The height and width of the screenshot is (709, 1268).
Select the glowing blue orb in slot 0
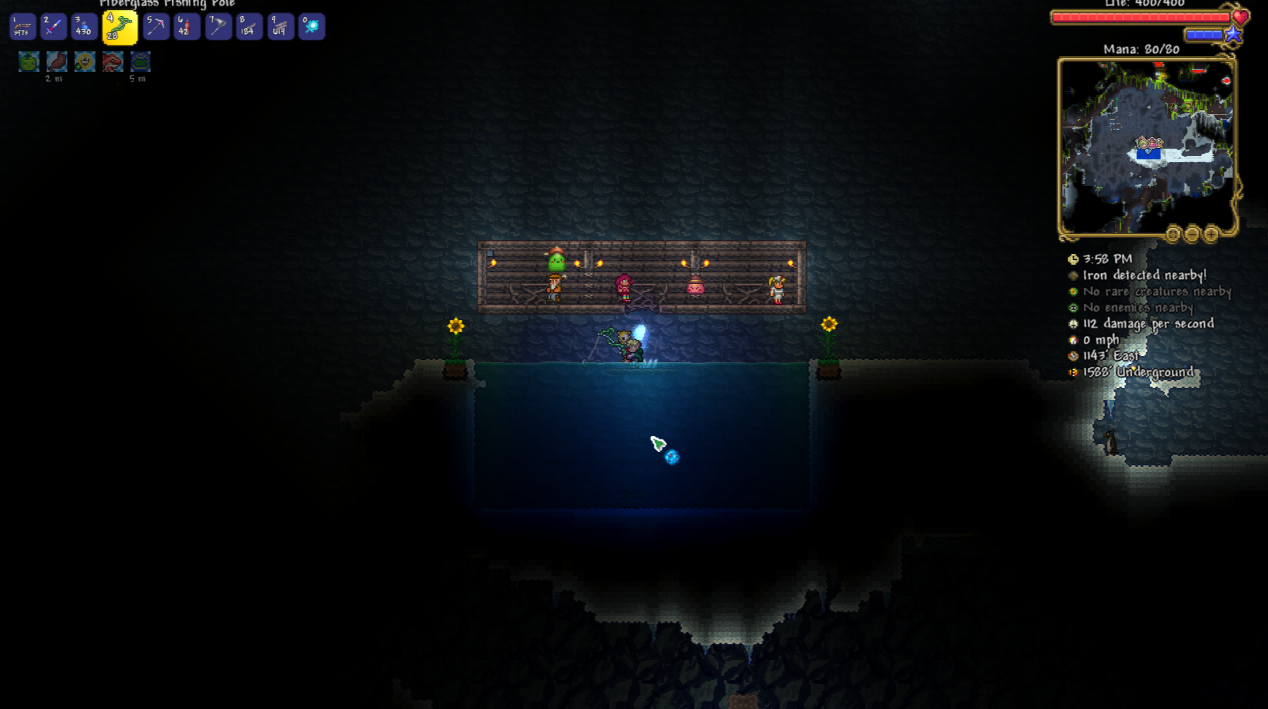click(312, 27)
